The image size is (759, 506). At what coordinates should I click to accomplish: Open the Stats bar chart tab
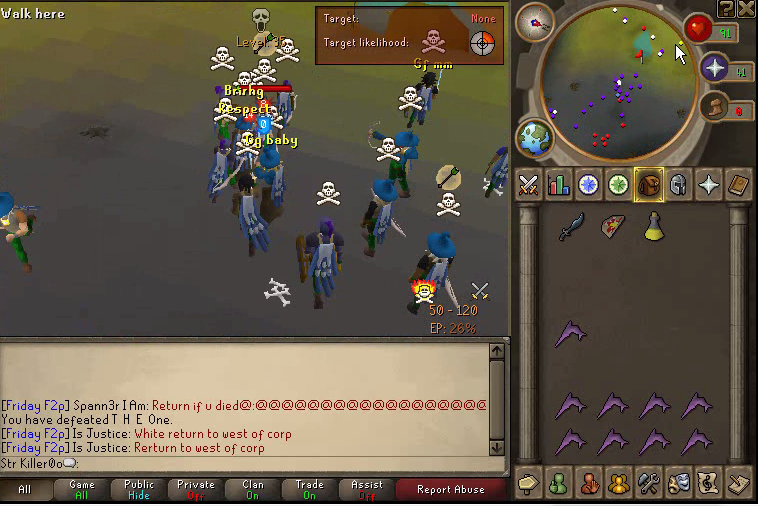pyautogui.click(x=558, y=185)
